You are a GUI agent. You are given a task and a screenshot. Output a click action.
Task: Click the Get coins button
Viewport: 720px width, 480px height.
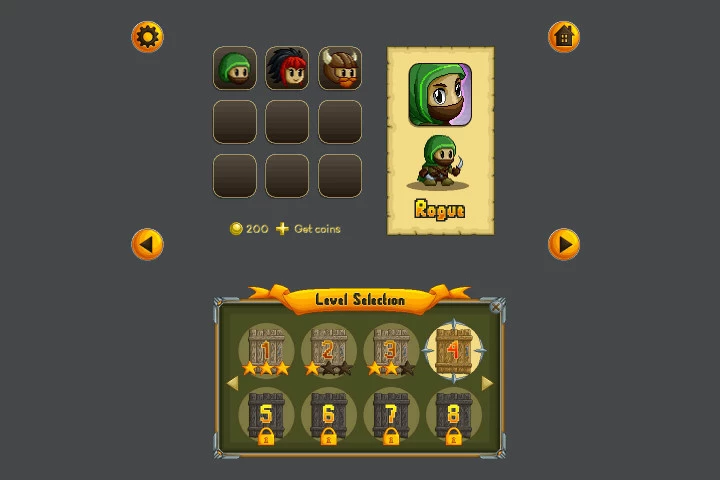(308, 229)
